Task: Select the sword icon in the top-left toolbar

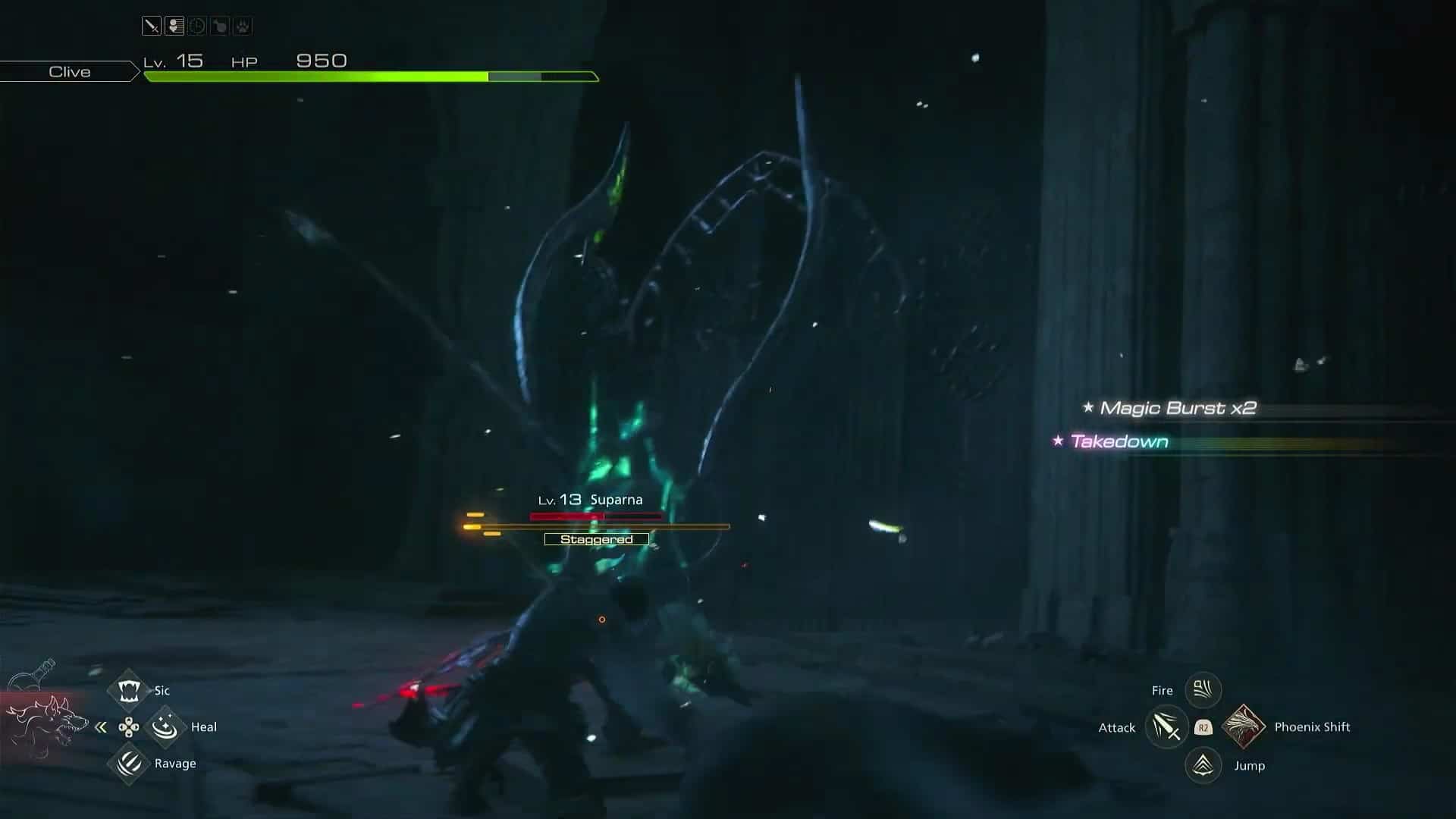Action: click(152, 25)
